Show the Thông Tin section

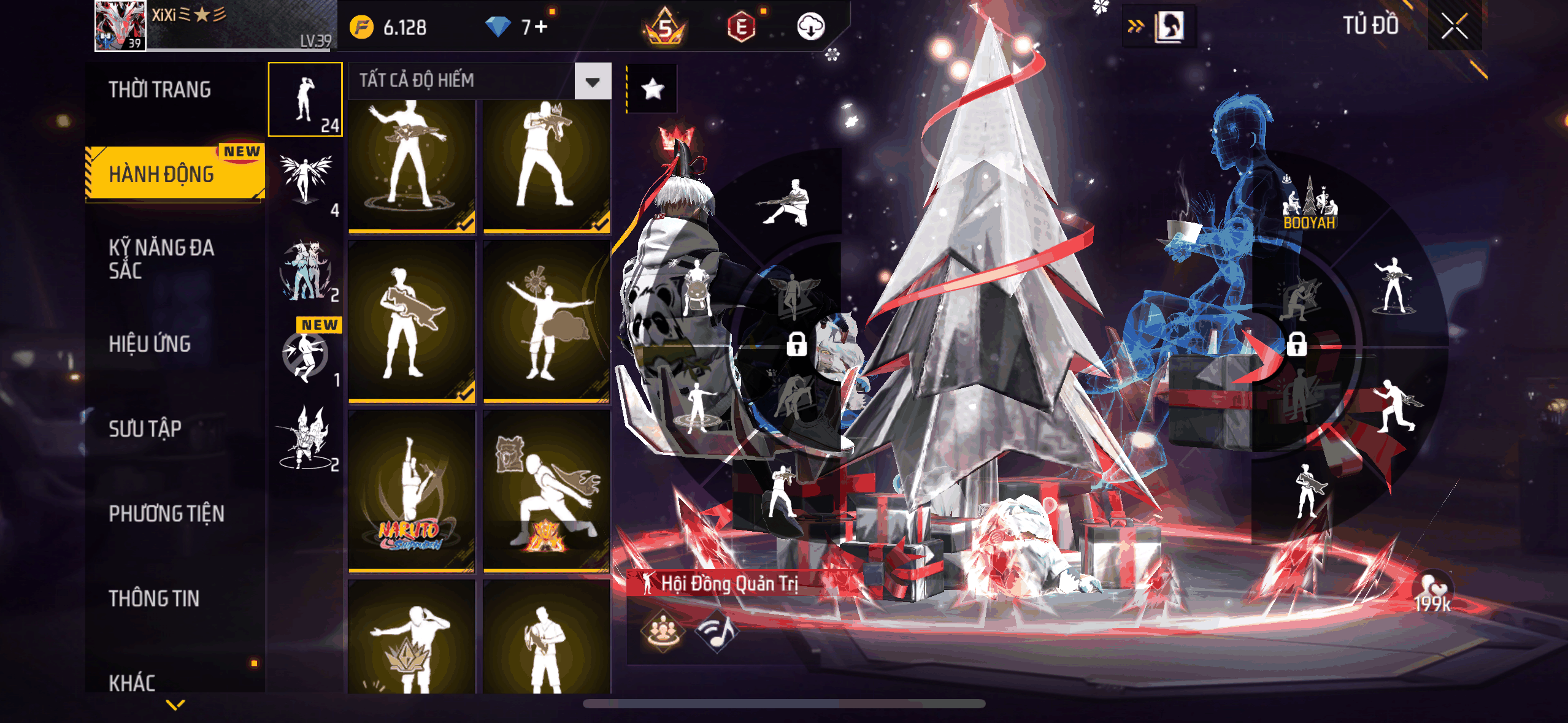(x=154, y=598)
